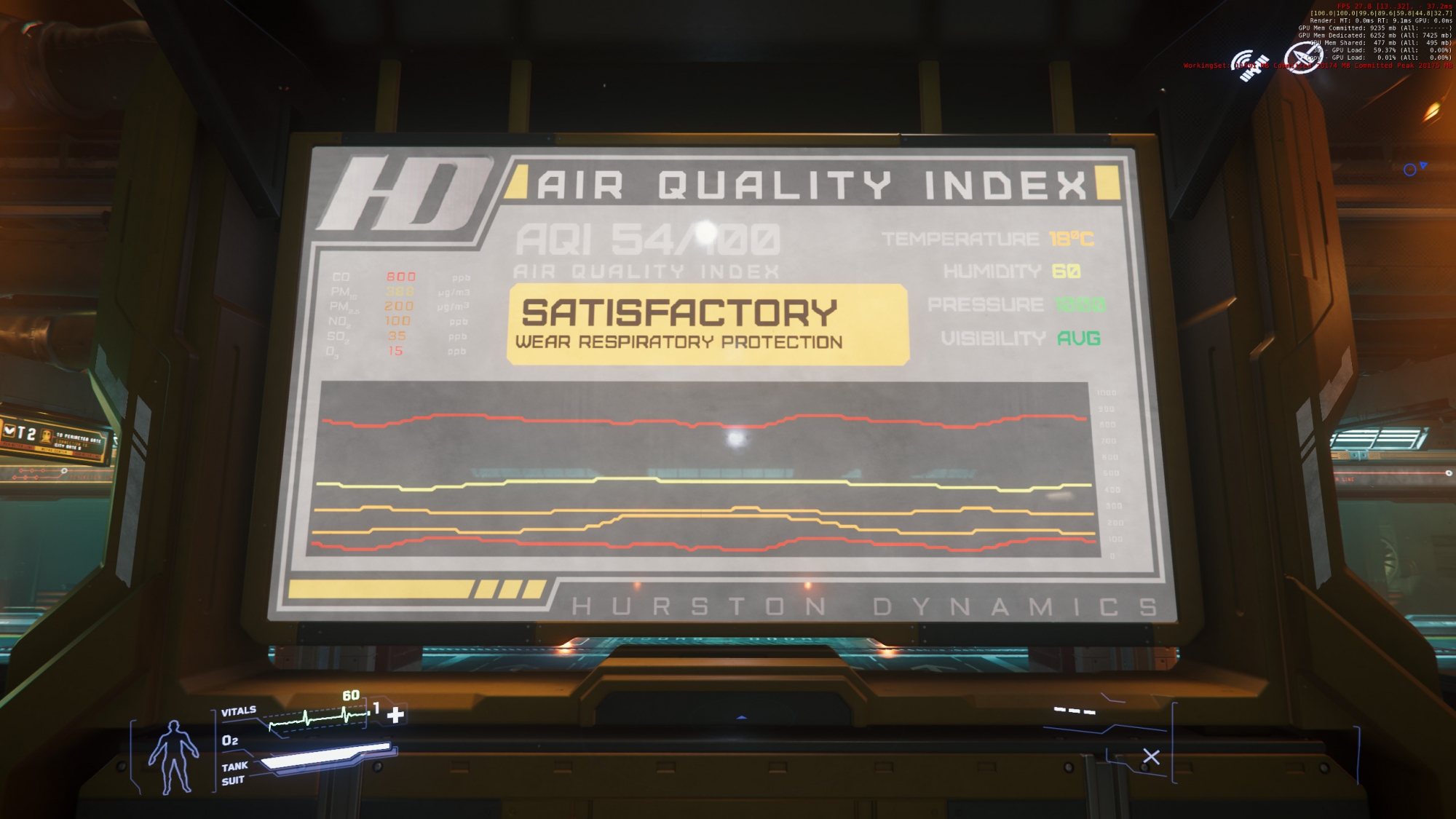The image size is (1456, 819).
Task: Click the X marker in the weapon widget
Action: pos(1151,757)
